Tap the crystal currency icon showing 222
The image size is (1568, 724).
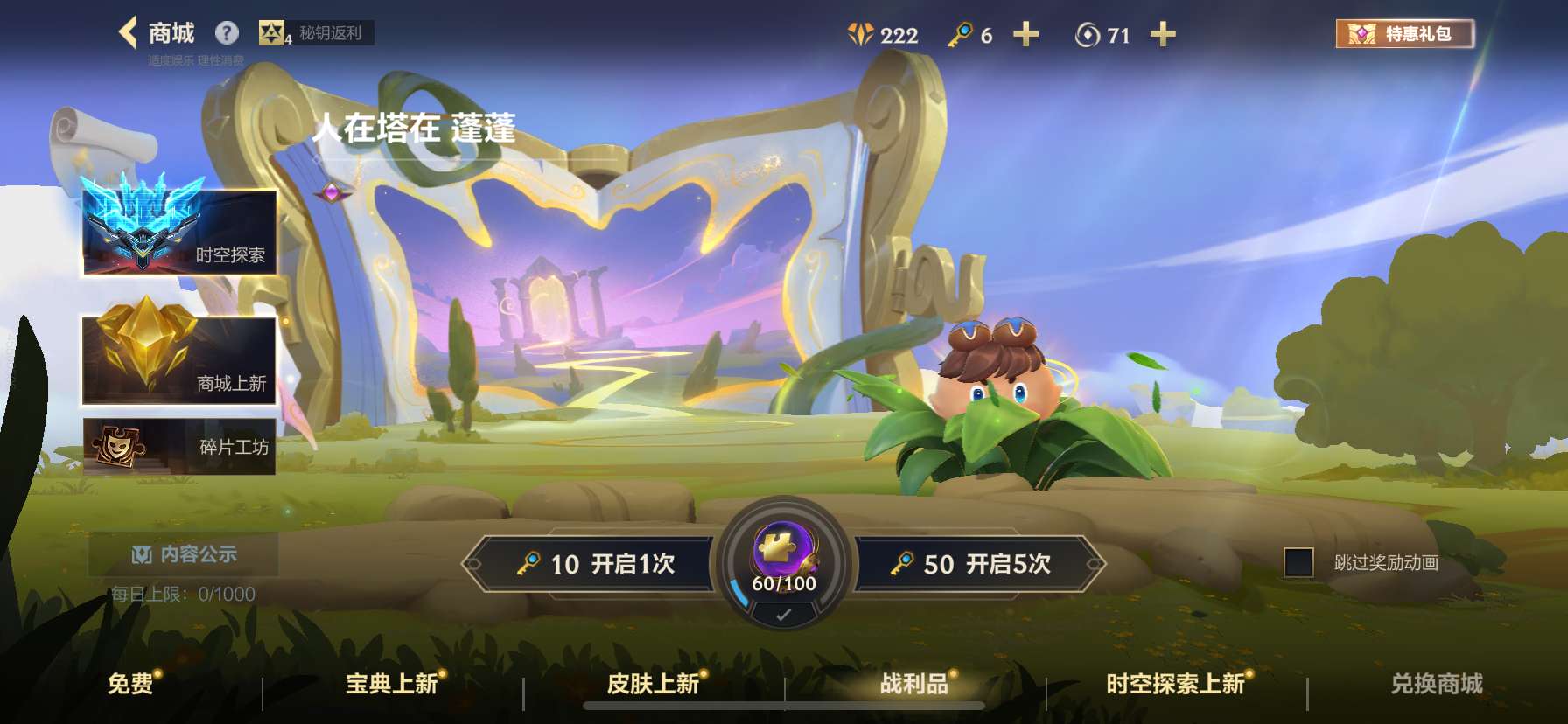pyautogui.click(x=863, y=35)
